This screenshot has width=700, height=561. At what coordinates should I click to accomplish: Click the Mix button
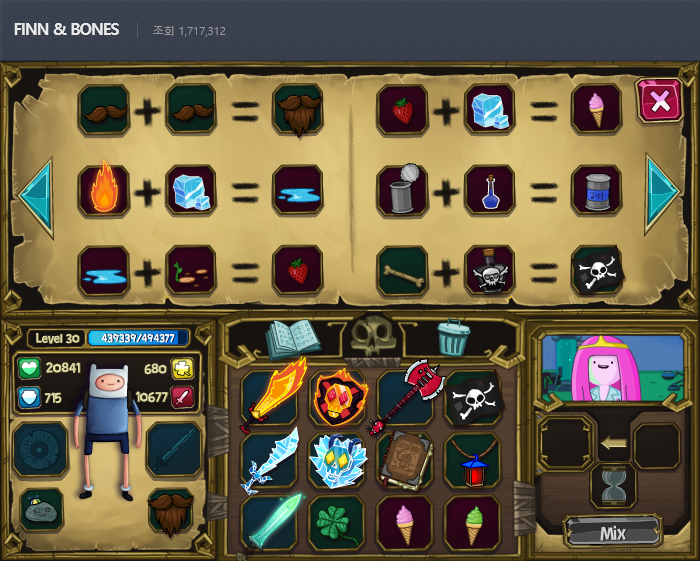[x=613, y=532]
